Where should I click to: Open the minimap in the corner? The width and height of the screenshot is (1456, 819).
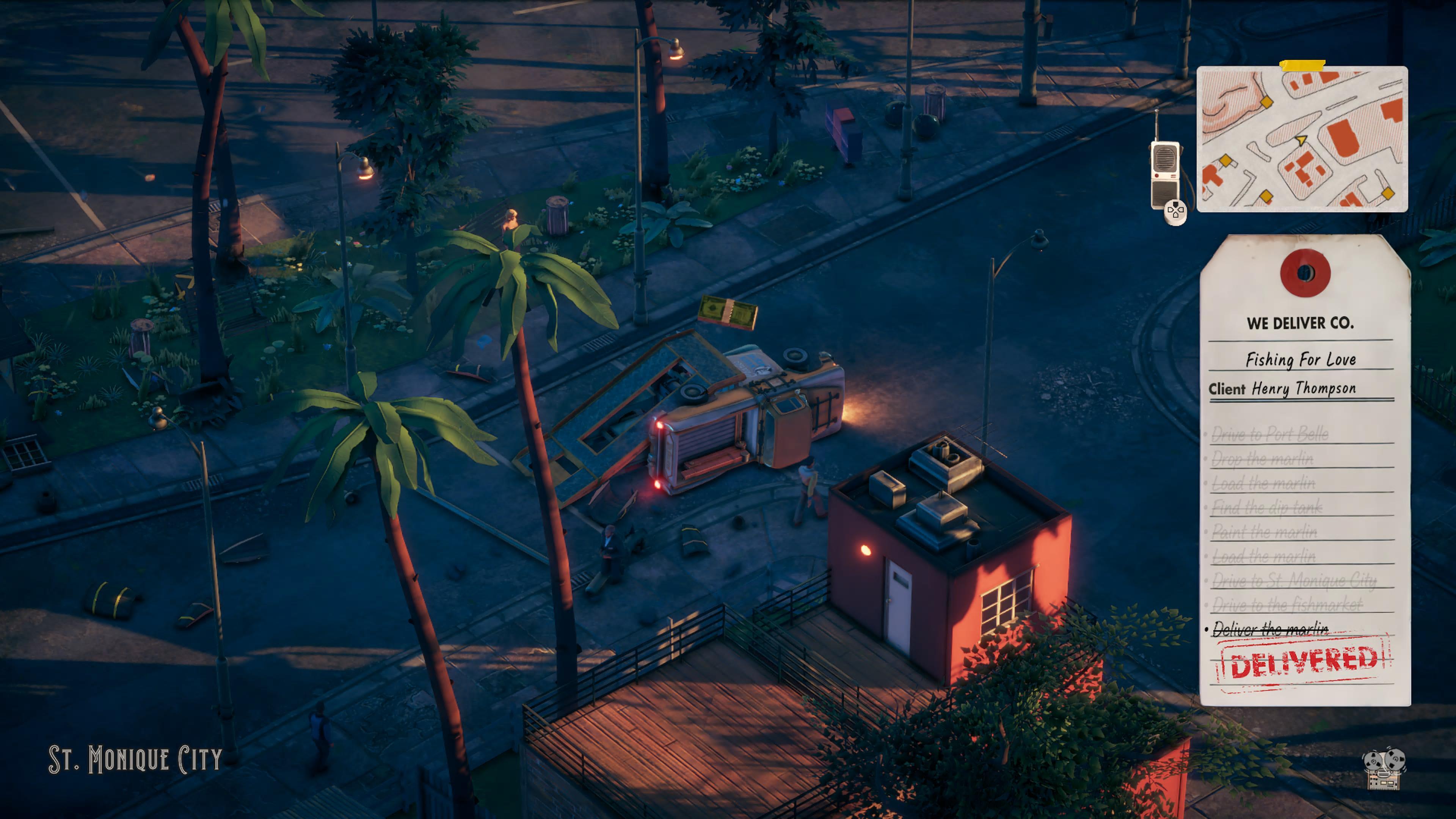tap(1302, 139)
